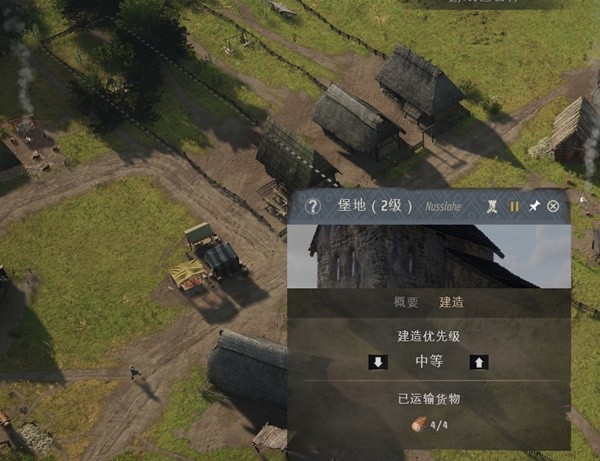Pin the burgage plot panel
This screenshot has height=461, width=600.
pyautogui.click(x=534, y=207)
